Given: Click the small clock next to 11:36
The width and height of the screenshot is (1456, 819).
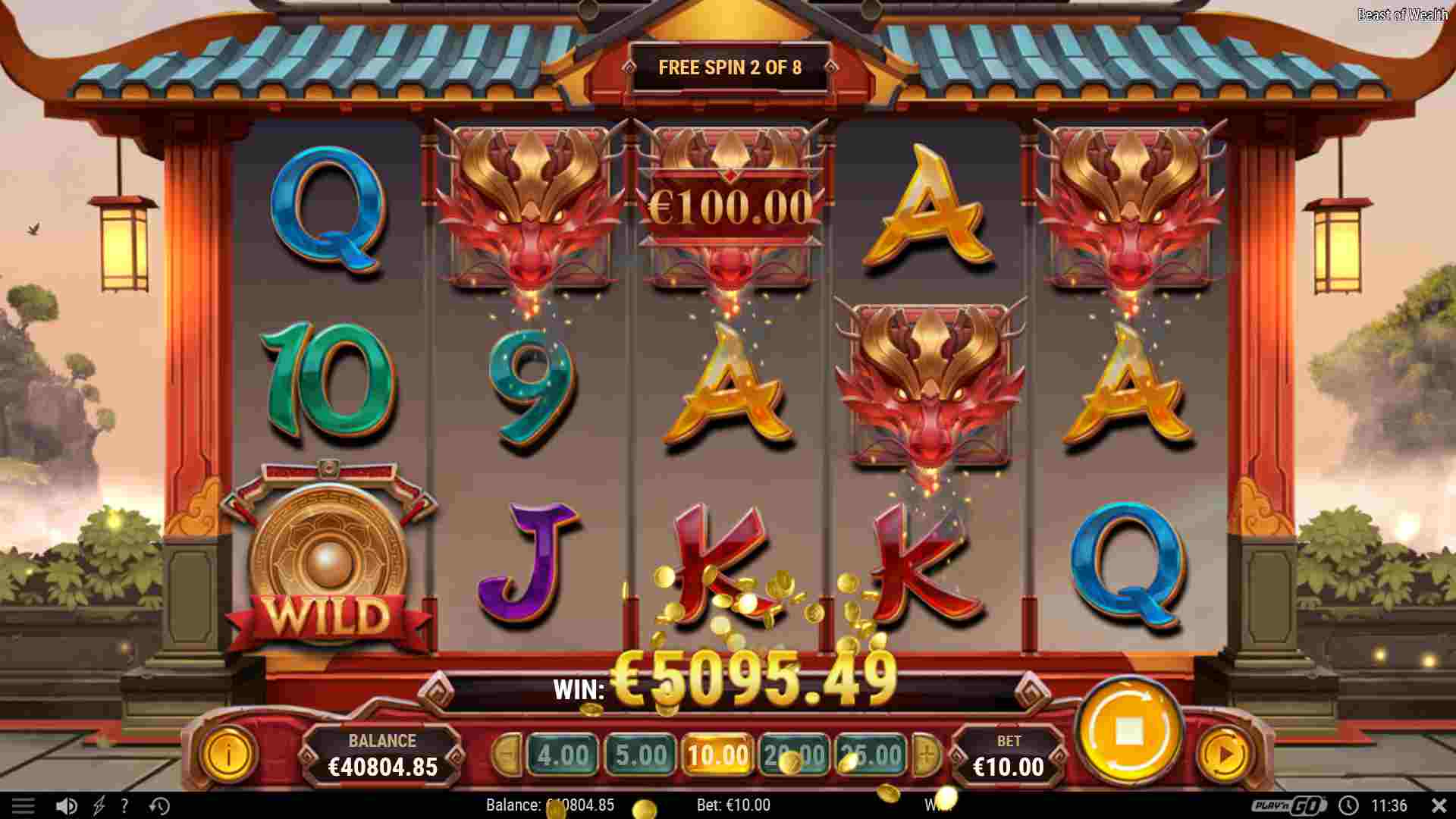Looking at the screenshot, I should (x=1348, y=805).
